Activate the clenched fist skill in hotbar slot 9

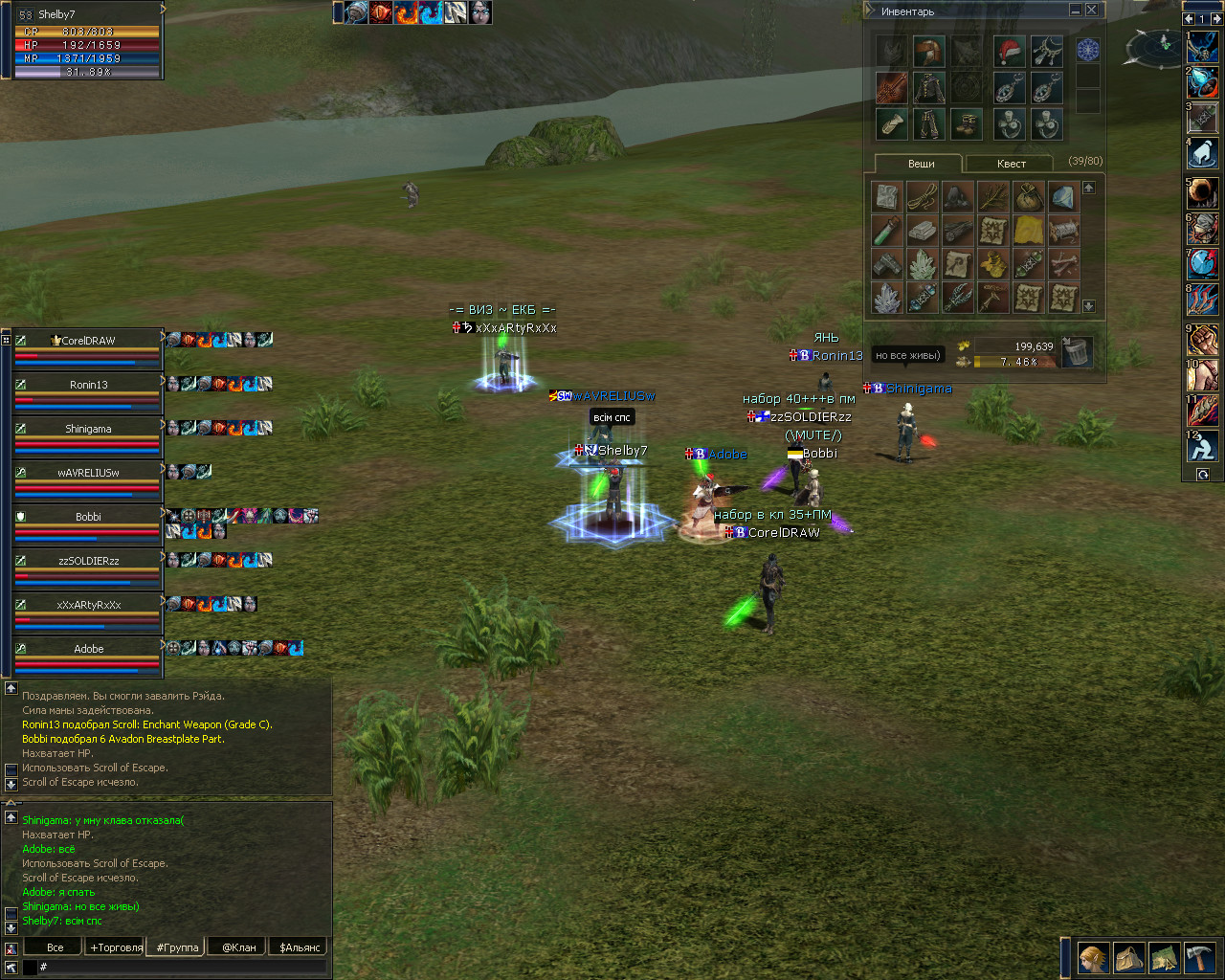pos(1203,340)
